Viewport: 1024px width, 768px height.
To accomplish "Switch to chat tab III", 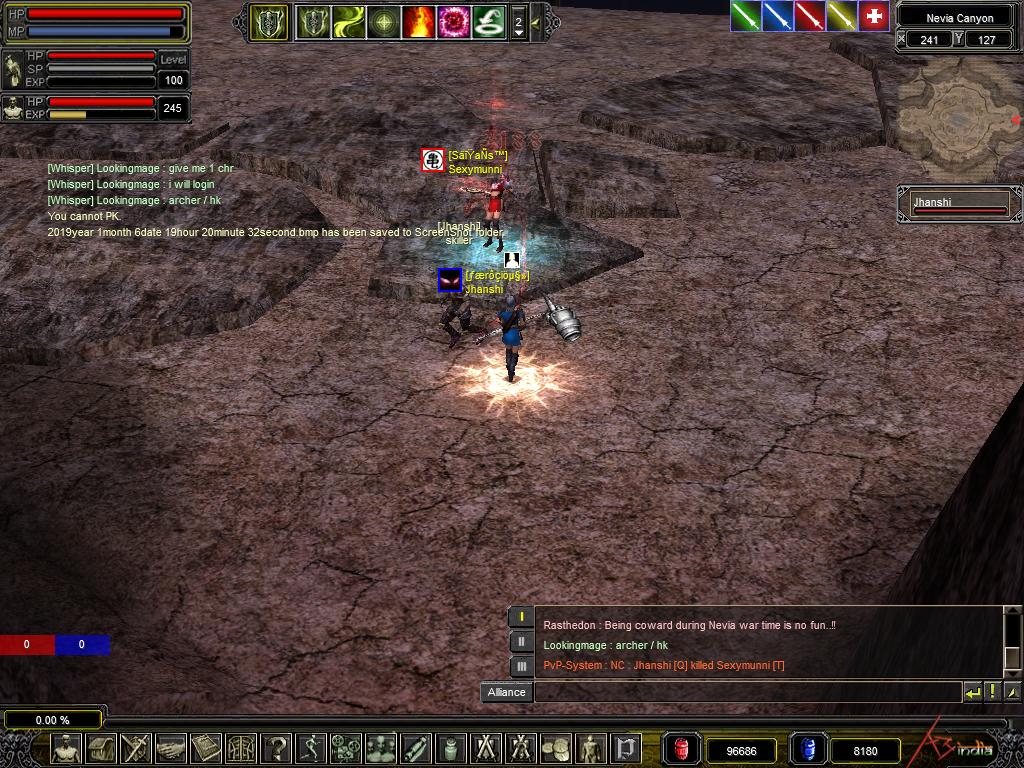I will 521,665.
